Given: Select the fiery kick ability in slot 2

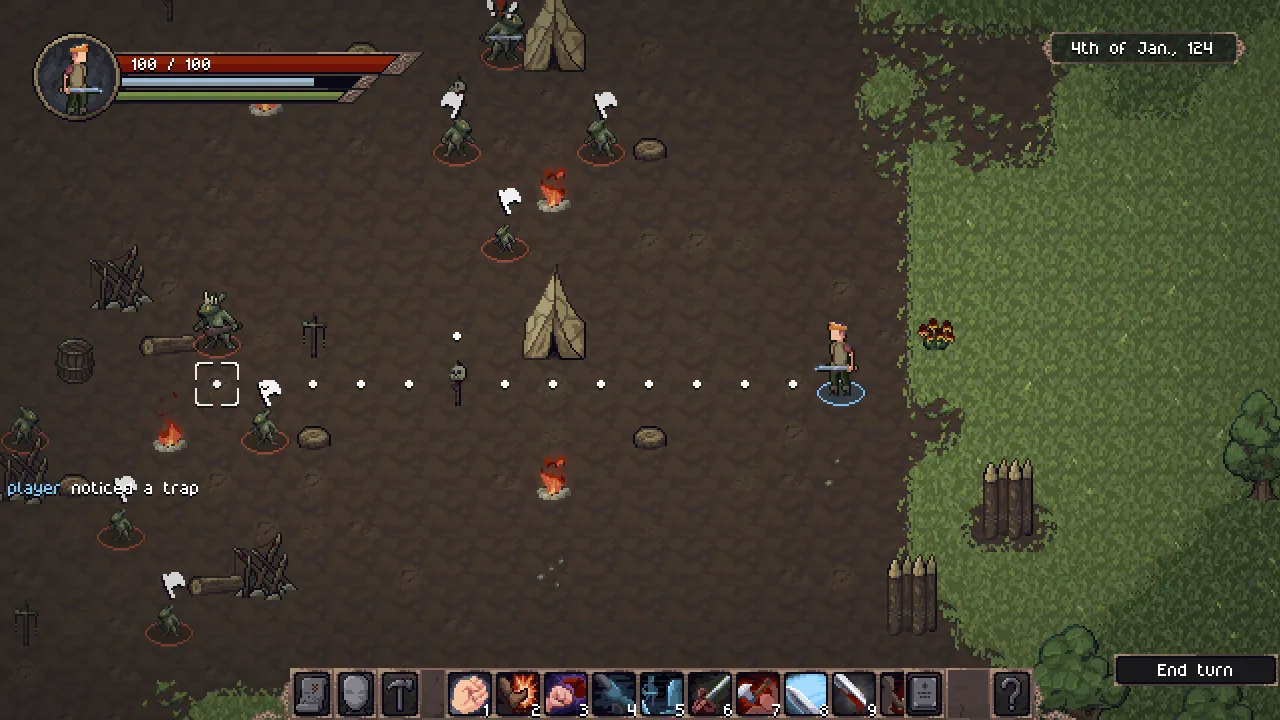Looking at the screenshot, I should click(517, 693).
